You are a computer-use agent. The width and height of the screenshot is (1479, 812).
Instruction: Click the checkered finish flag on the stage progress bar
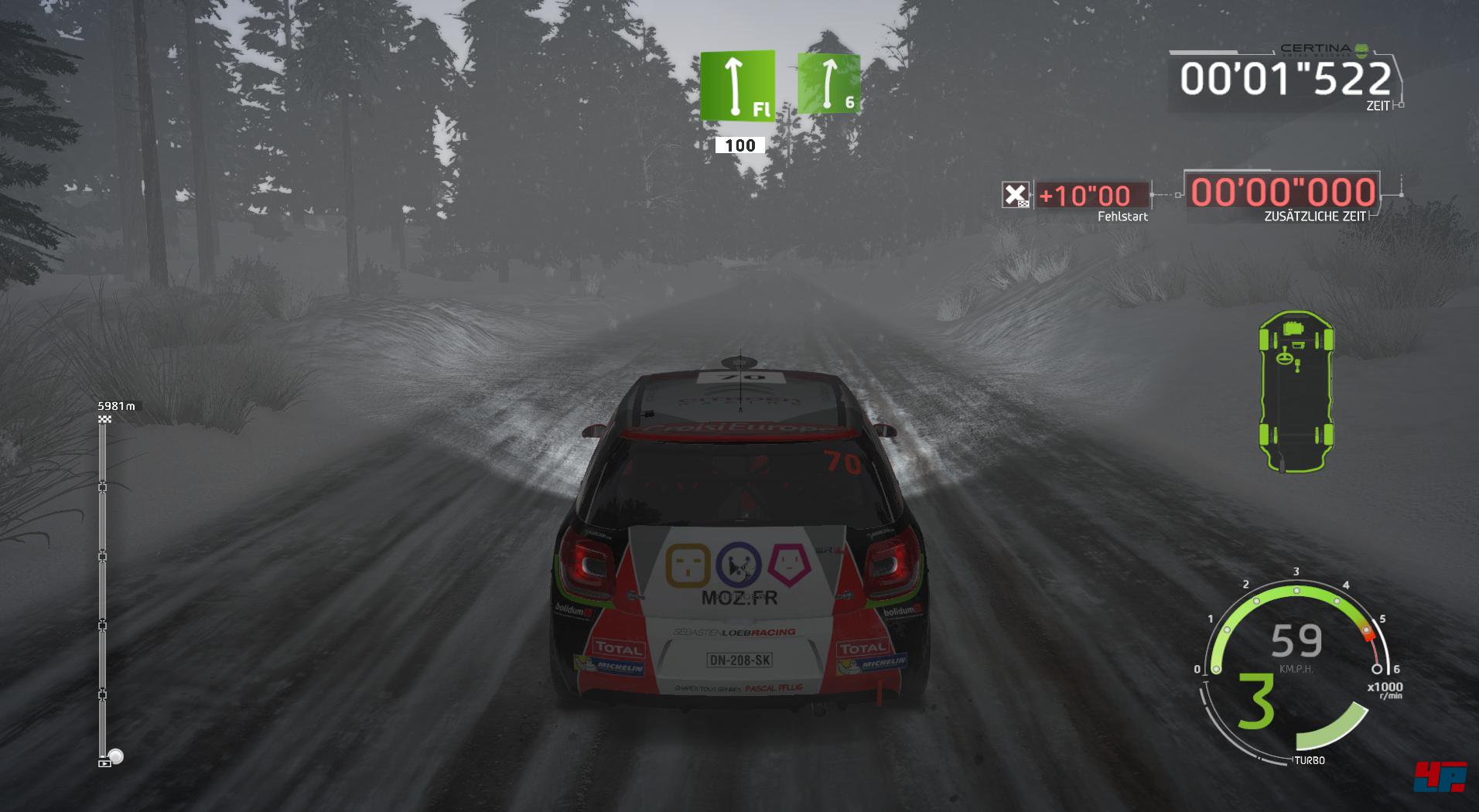tap(105, 419)
